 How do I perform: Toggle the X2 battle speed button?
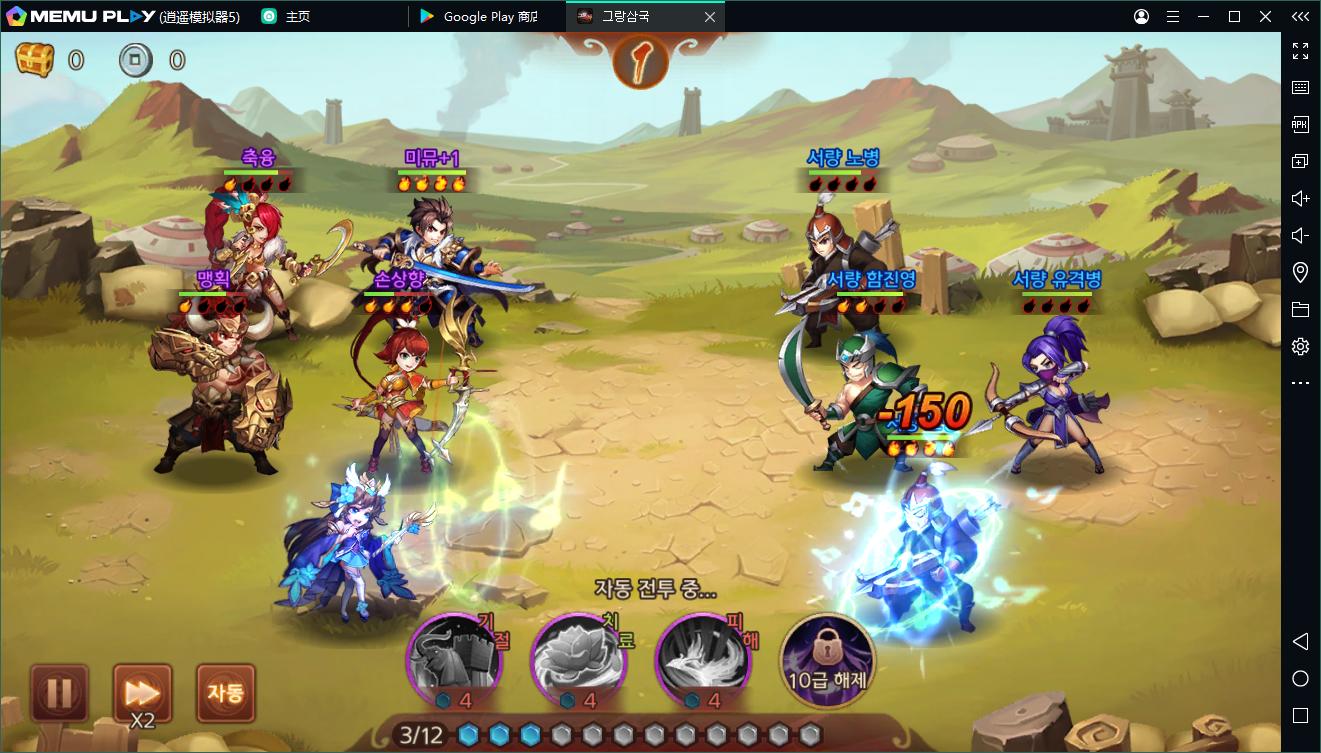tap(142, 692)
